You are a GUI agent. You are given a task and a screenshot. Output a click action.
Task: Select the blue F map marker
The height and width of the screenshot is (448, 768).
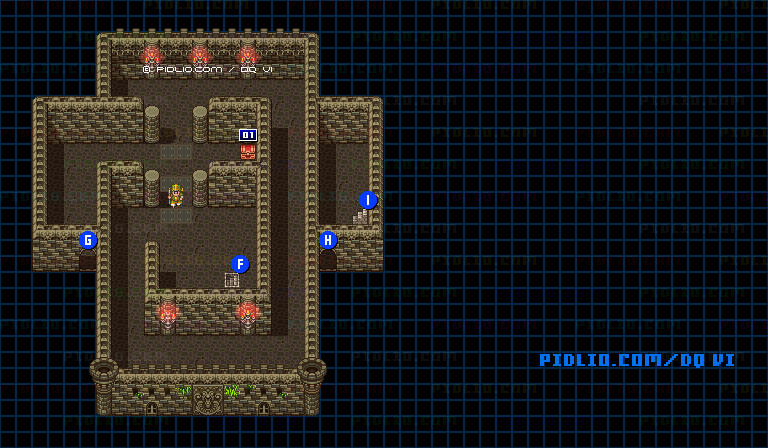pos(240,264)
